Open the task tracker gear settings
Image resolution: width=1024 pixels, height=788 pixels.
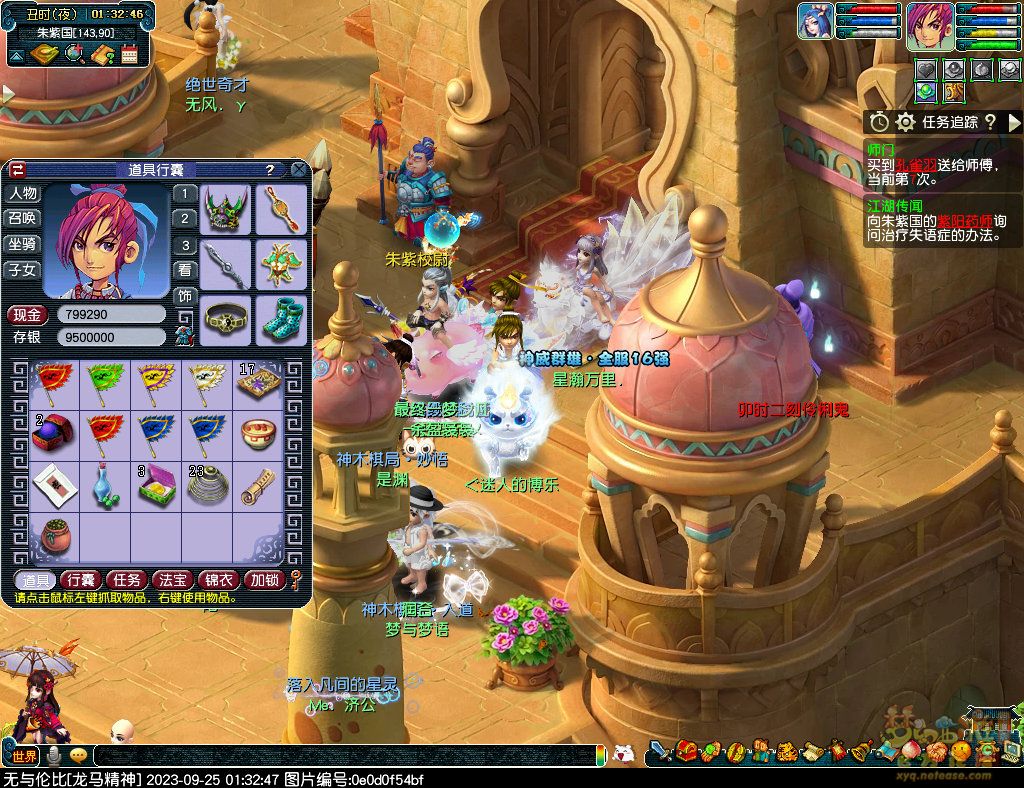click(905, 122)
